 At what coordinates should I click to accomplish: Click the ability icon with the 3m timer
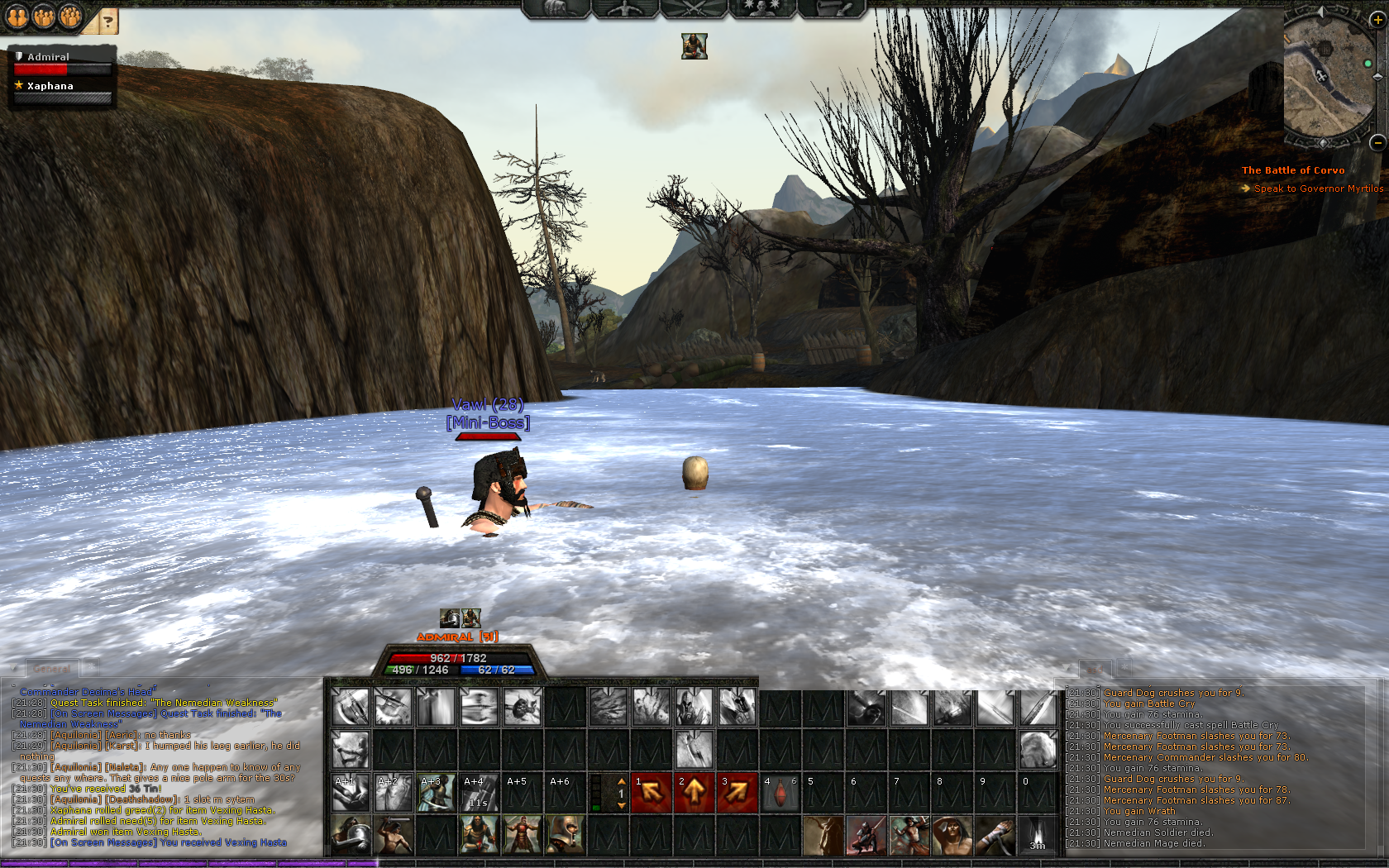click(1038, 835)
